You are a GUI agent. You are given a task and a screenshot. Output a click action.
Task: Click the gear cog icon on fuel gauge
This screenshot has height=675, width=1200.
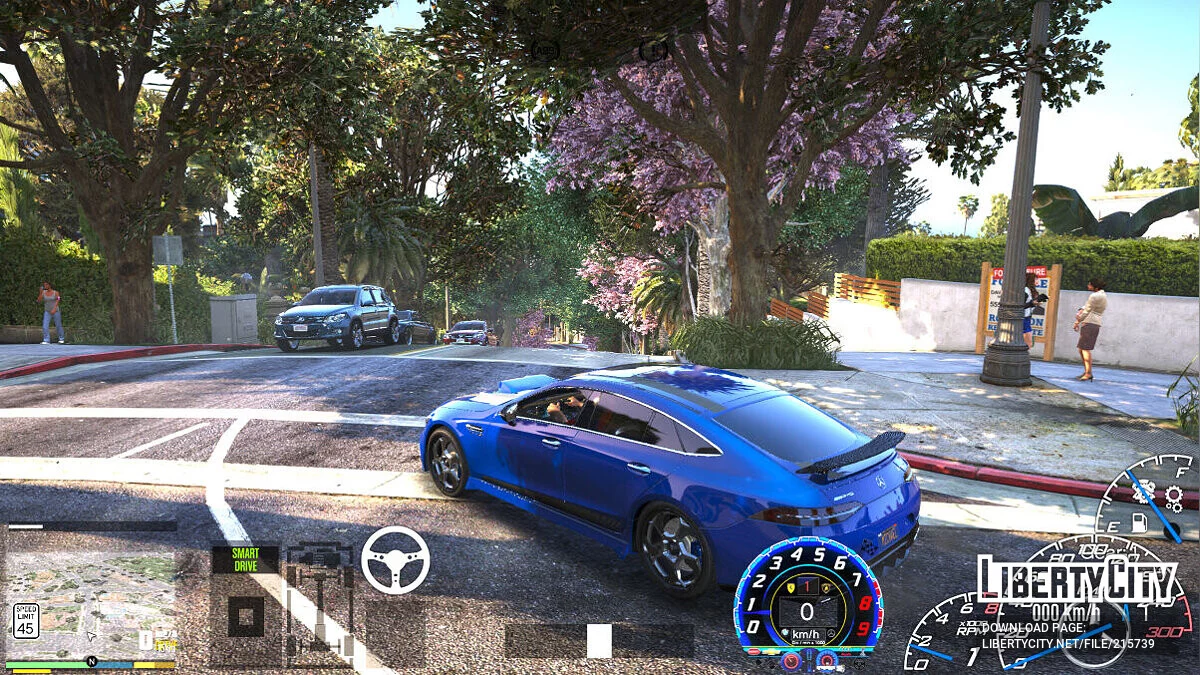tap(1173, 494)
